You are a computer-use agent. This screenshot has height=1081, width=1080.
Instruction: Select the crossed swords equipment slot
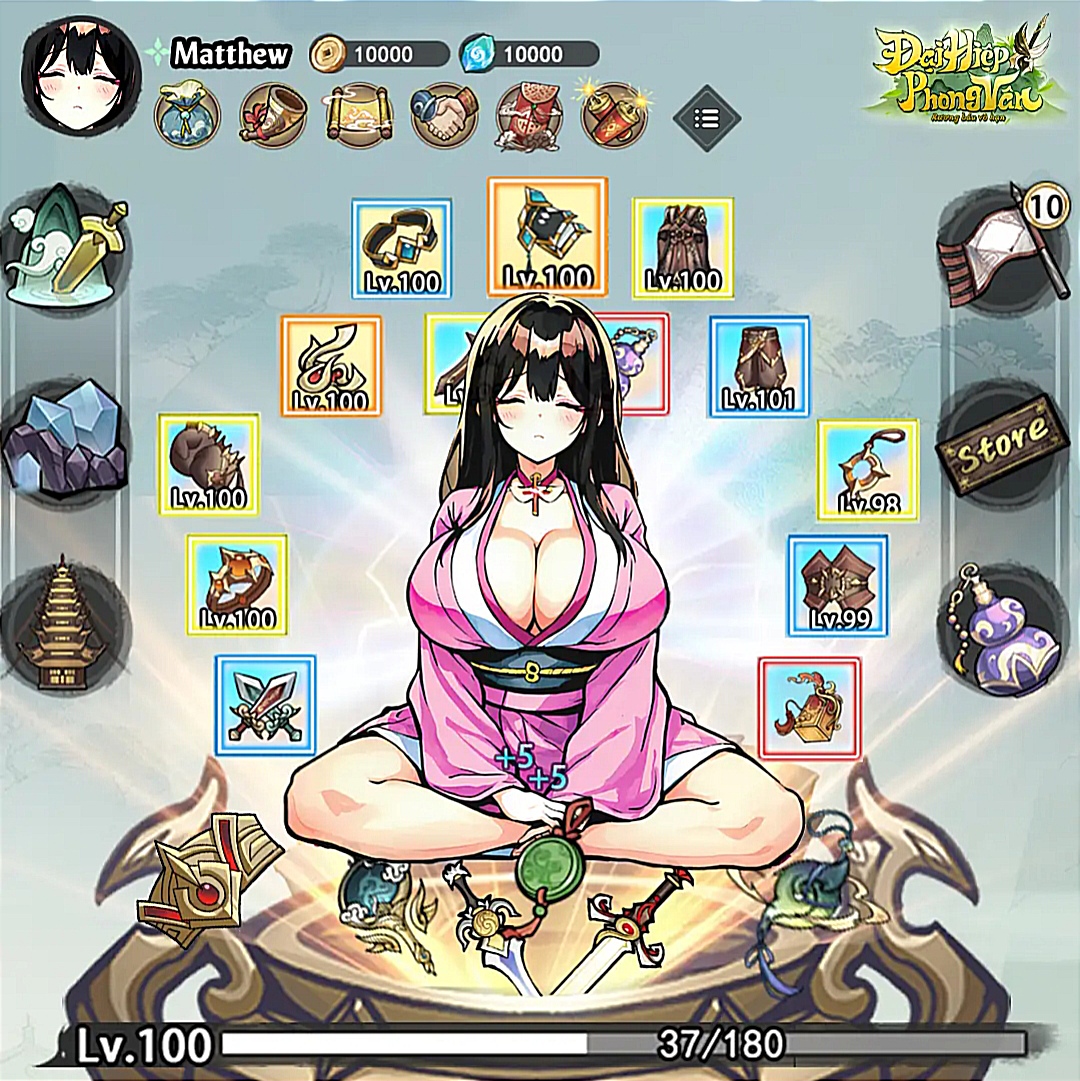(x=266, y=704)
